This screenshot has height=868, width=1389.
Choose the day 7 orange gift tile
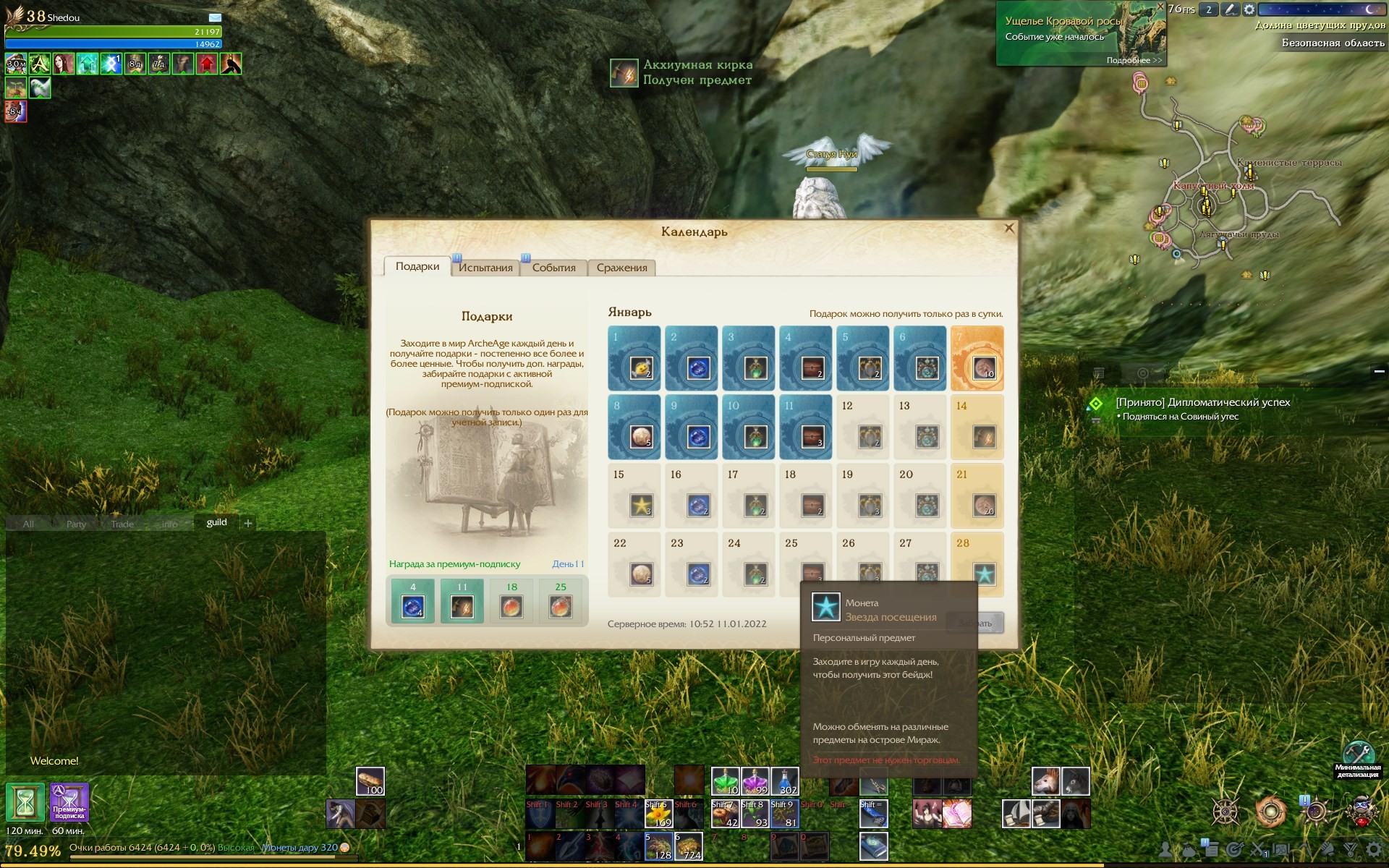pyautogui.click(x=977, y=358)
